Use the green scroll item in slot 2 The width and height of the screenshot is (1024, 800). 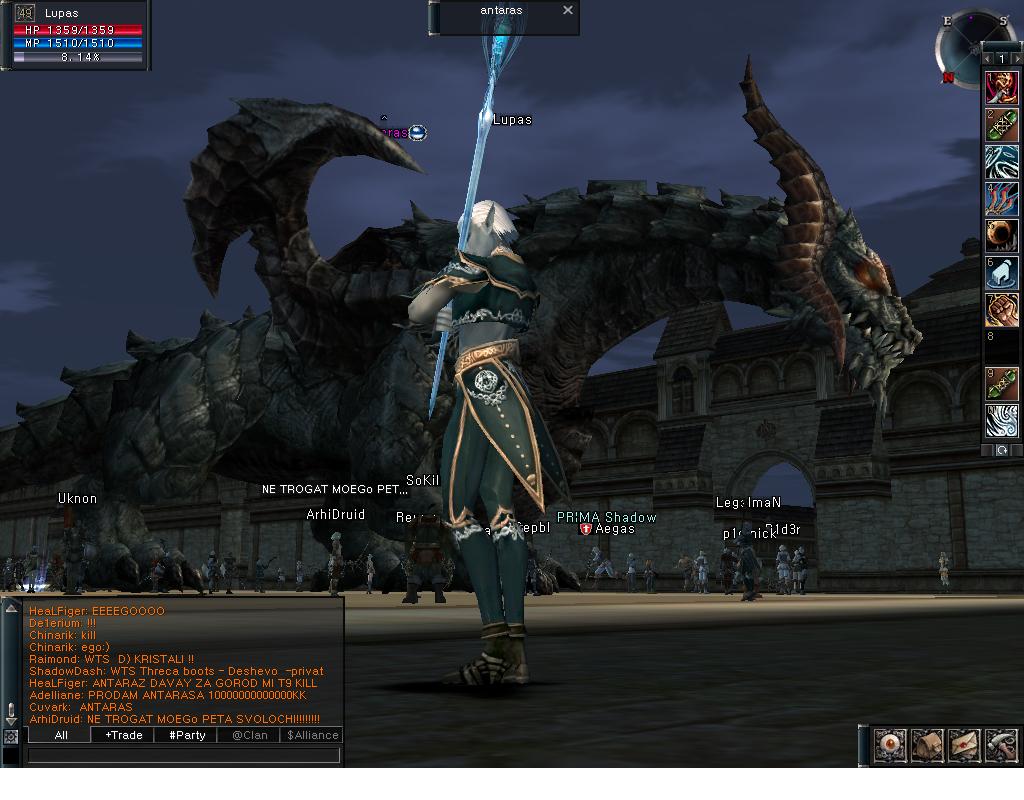click(x=1001, y=125)
